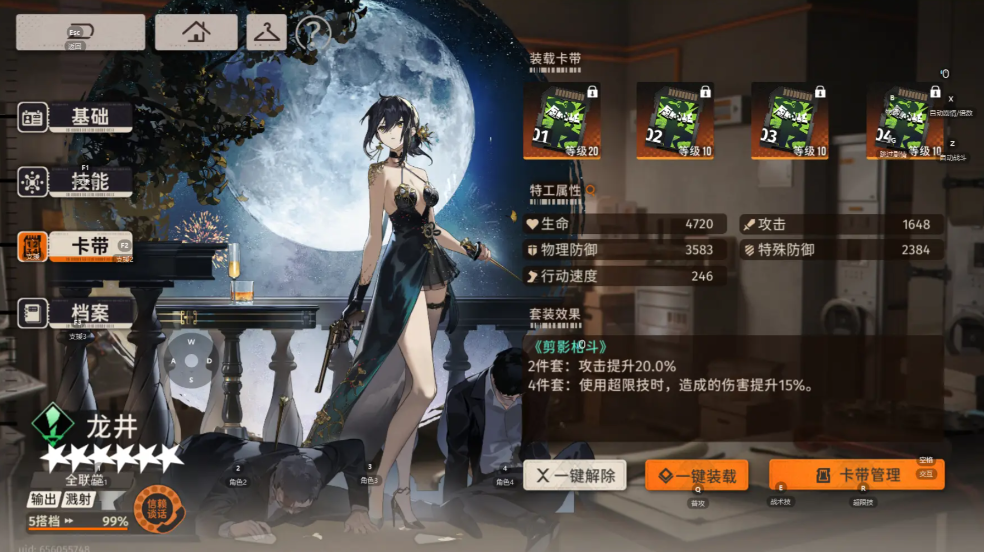Switch to the 基础 tab
This screenshot has height=552, width=984.
[89, 116]
